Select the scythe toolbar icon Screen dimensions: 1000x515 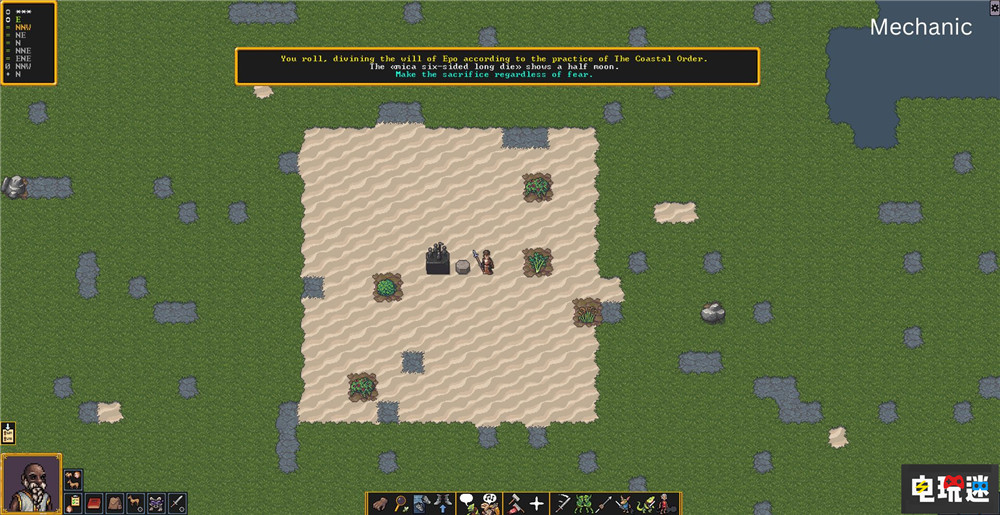tap(563, 503)
